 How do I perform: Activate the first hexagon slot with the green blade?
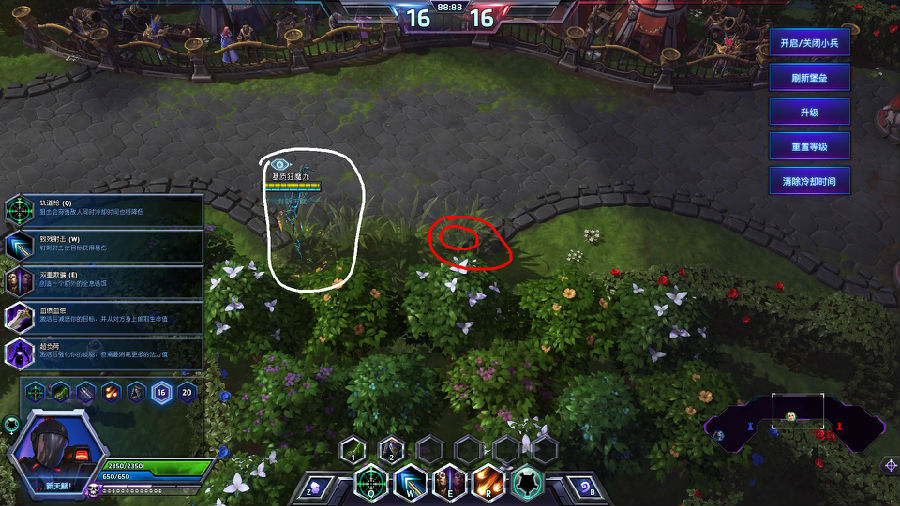click(x=353, y=449)
